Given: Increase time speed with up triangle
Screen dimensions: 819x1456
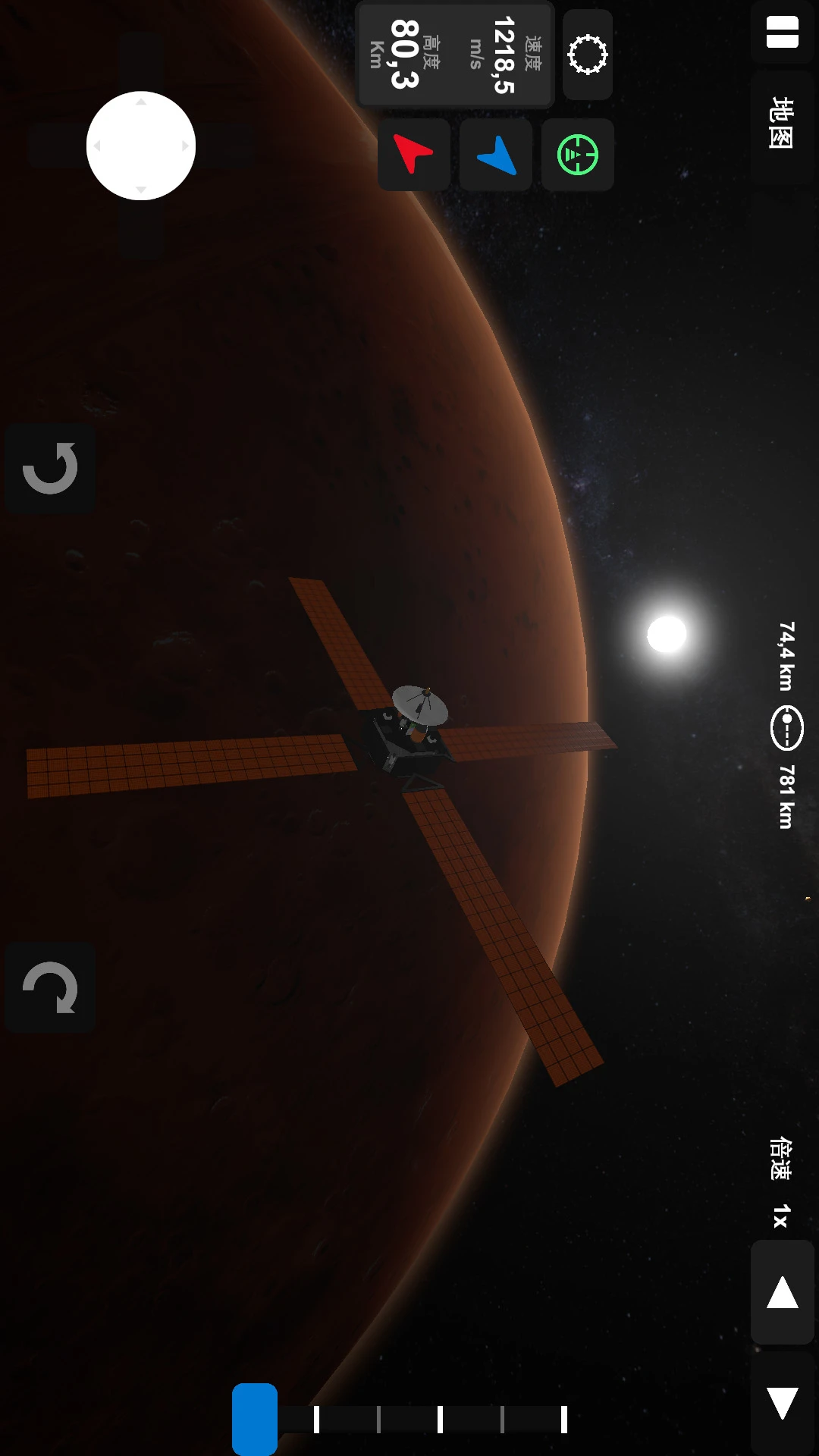Looking at the screenshot, I should pyautogui.click(x=782, y=1293).
